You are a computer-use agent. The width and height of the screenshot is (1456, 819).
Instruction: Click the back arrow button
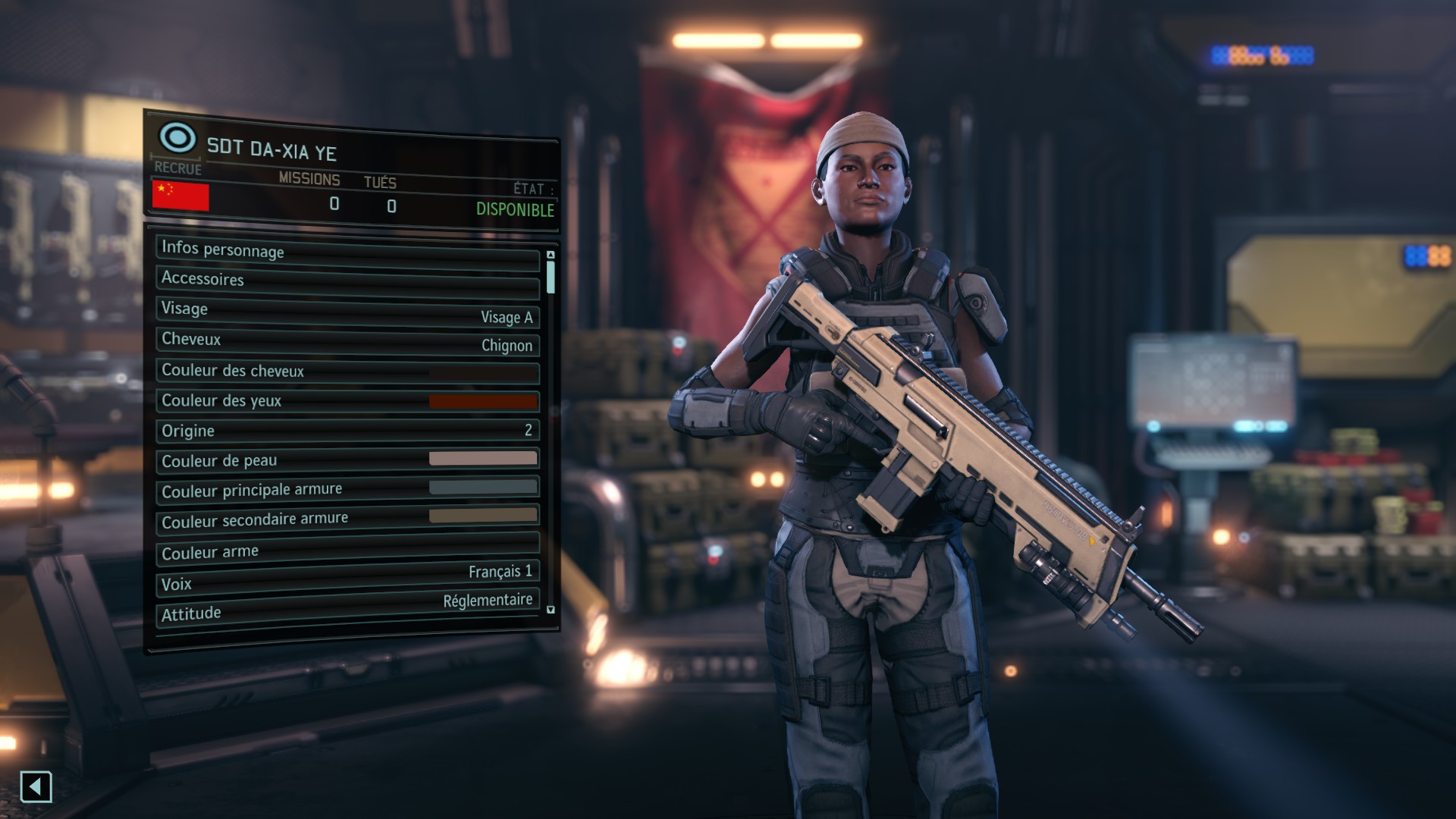pyautogui.click(x=36, y=786)
